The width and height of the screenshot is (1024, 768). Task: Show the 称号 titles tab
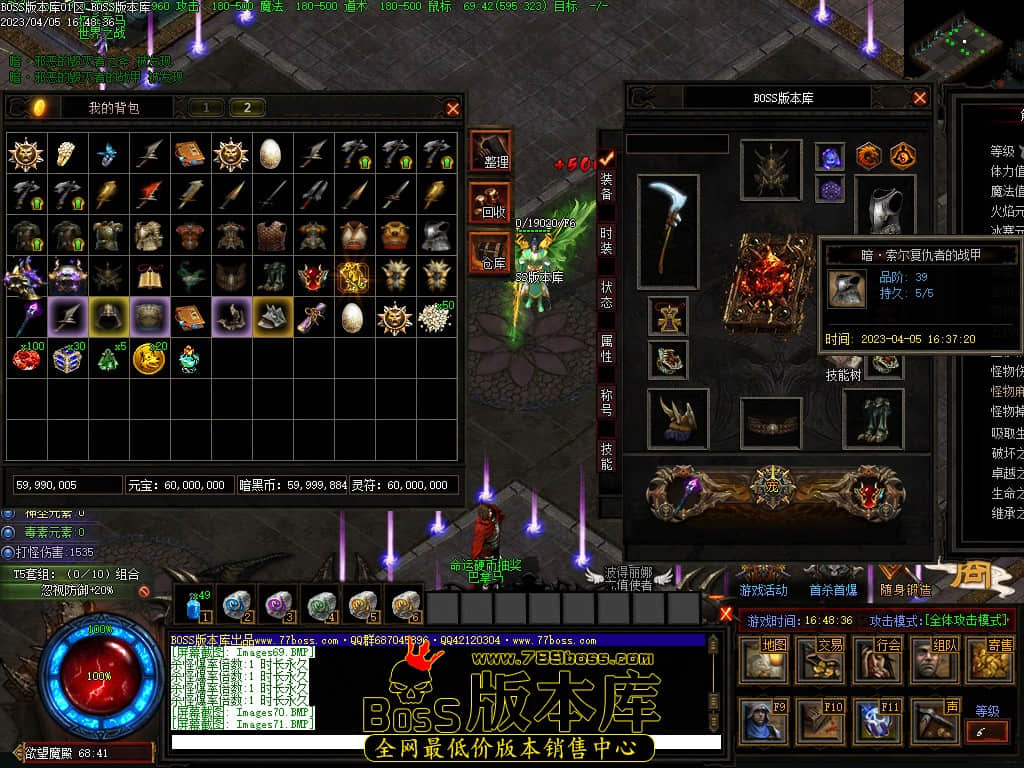606,403
